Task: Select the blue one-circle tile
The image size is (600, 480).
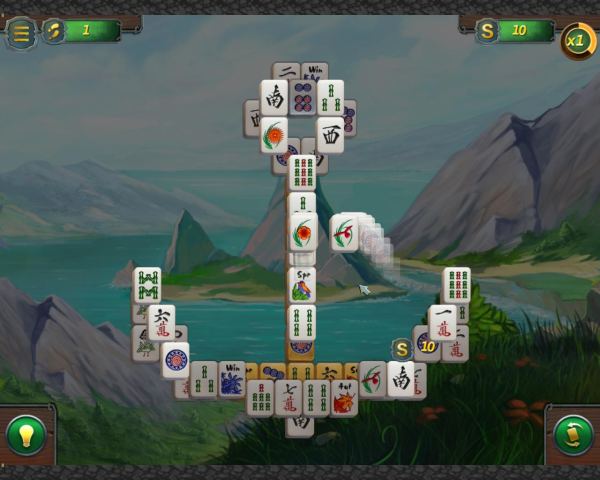Action: (x=176, y=359)
